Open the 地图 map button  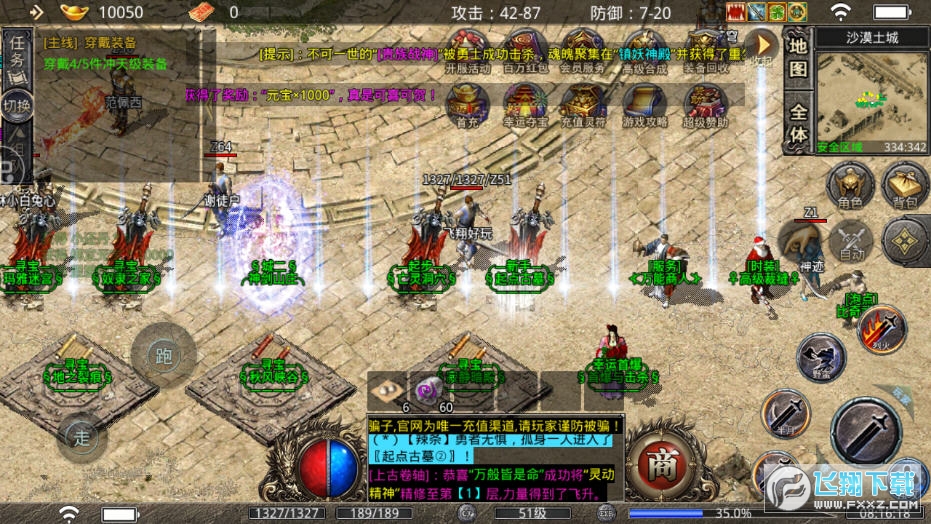coord(797,57)
